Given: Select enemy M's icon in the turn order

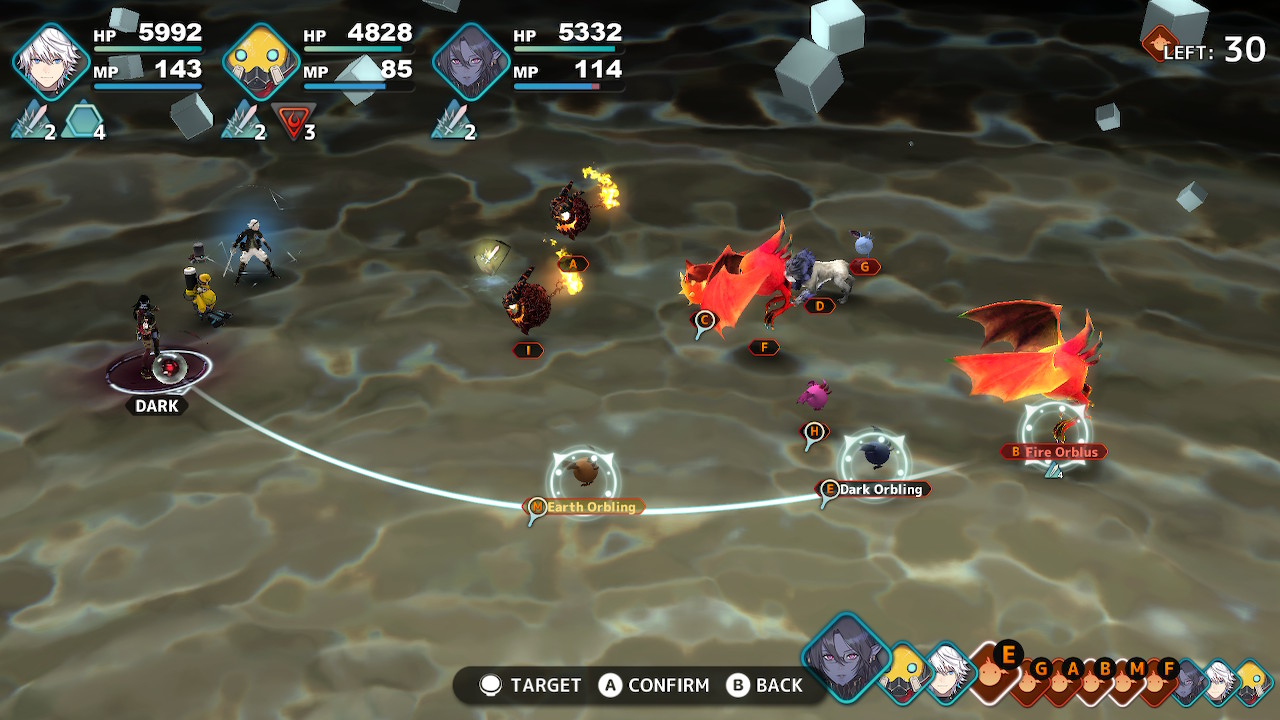Looking at the screenshot, I should point(1135,678).
